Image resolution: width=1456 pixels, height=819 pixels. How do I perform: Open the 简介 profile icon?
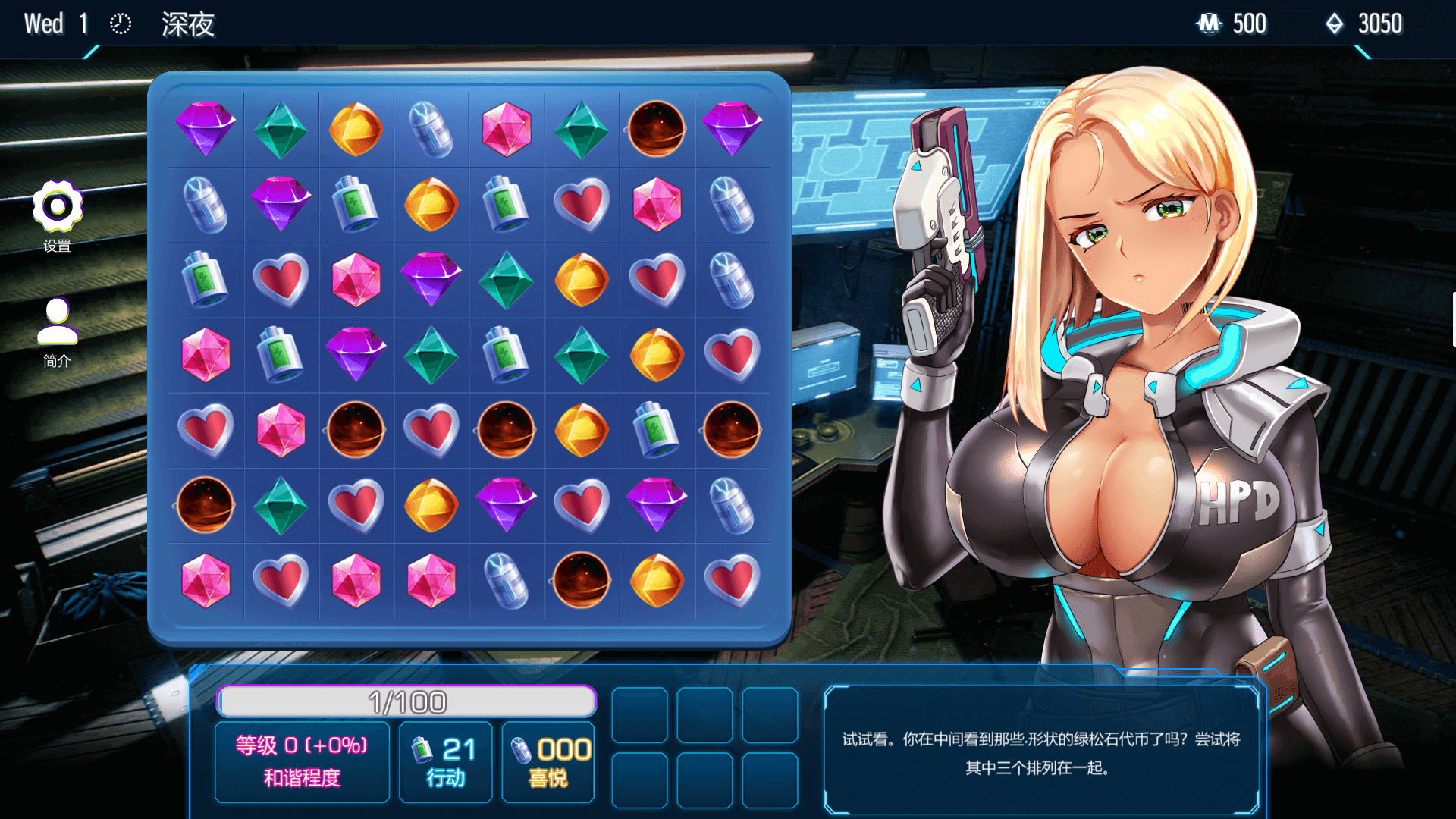click(x=57, y=322)
